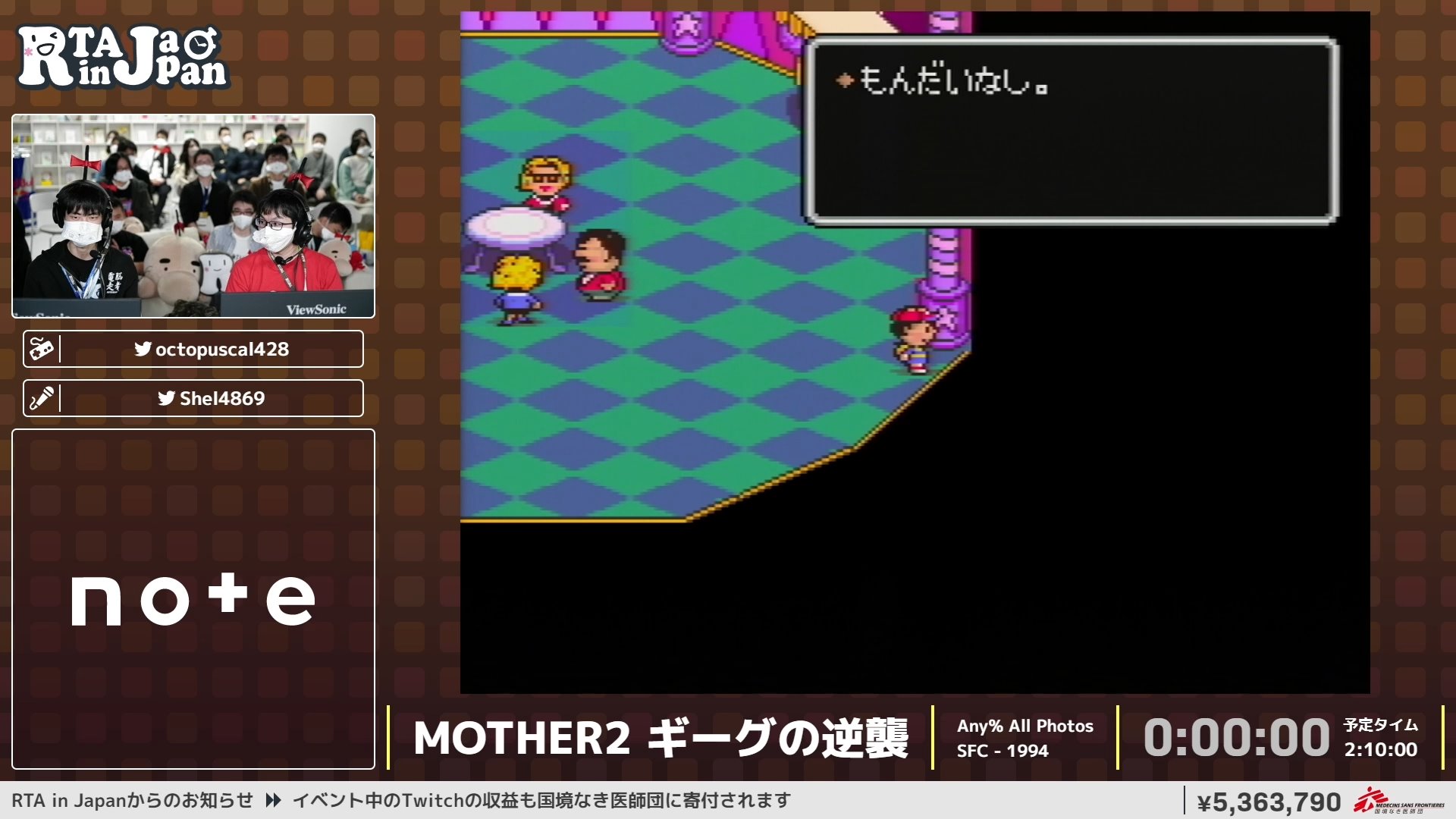Image resolution: width=1456 pixels, height=819 pixels.
Task: Click the Twitter bird icon next to Shel4869
Action: pos(166,397)
